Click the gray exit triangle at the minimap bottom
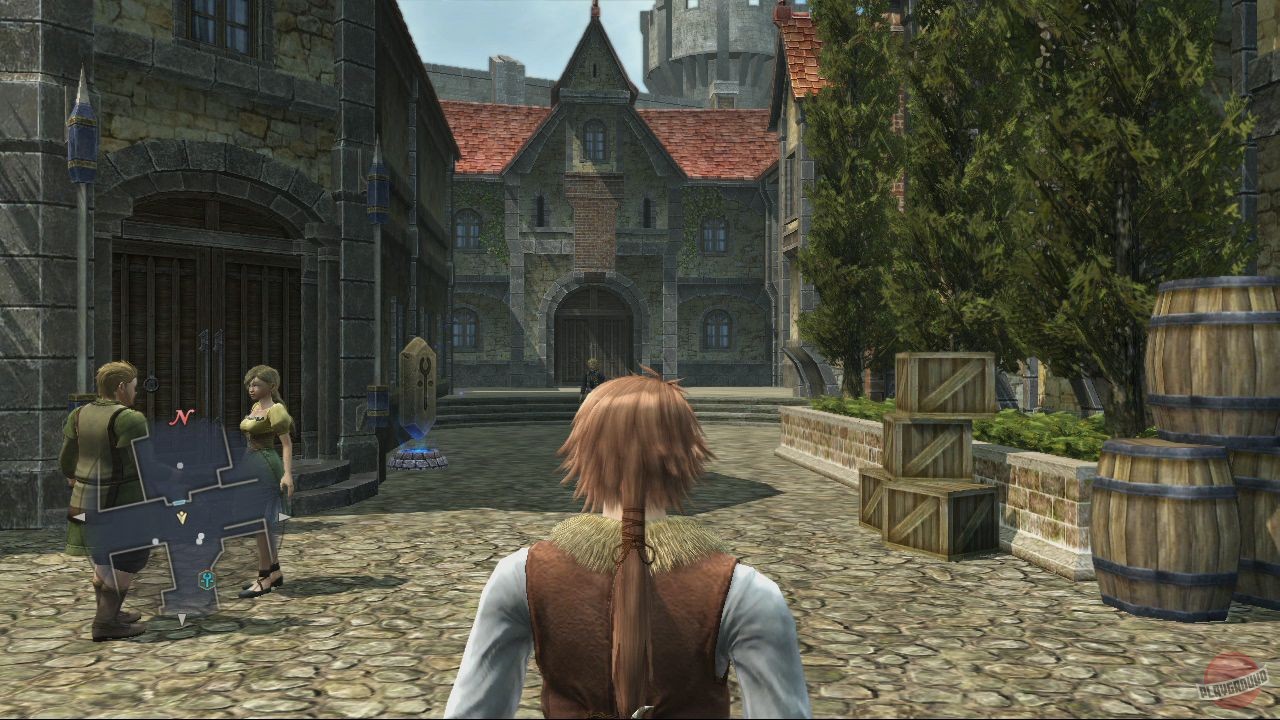The width and height of the screenshot is (1280, 720). click(x=183, y=618)
